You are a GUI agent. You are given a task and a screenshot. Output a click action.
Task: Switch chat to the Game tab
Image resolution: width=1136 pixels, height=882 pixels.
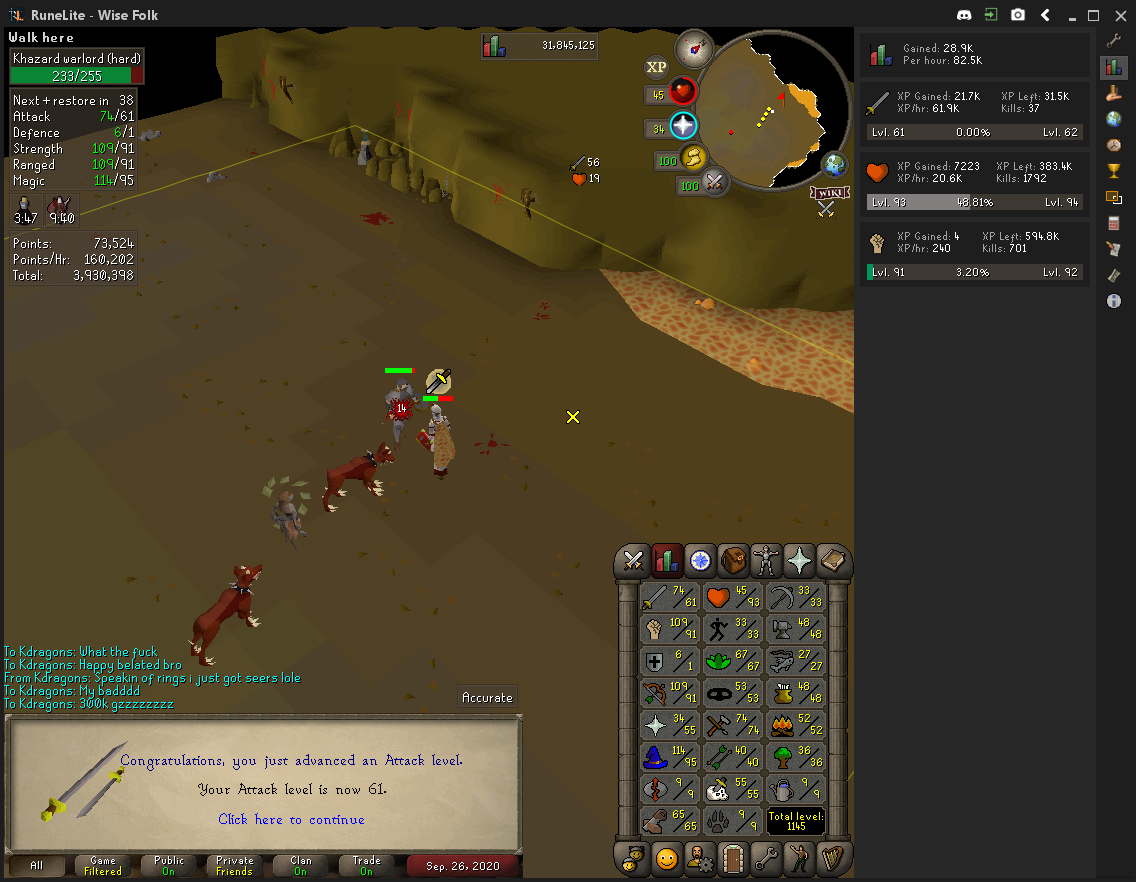point(103,865)
